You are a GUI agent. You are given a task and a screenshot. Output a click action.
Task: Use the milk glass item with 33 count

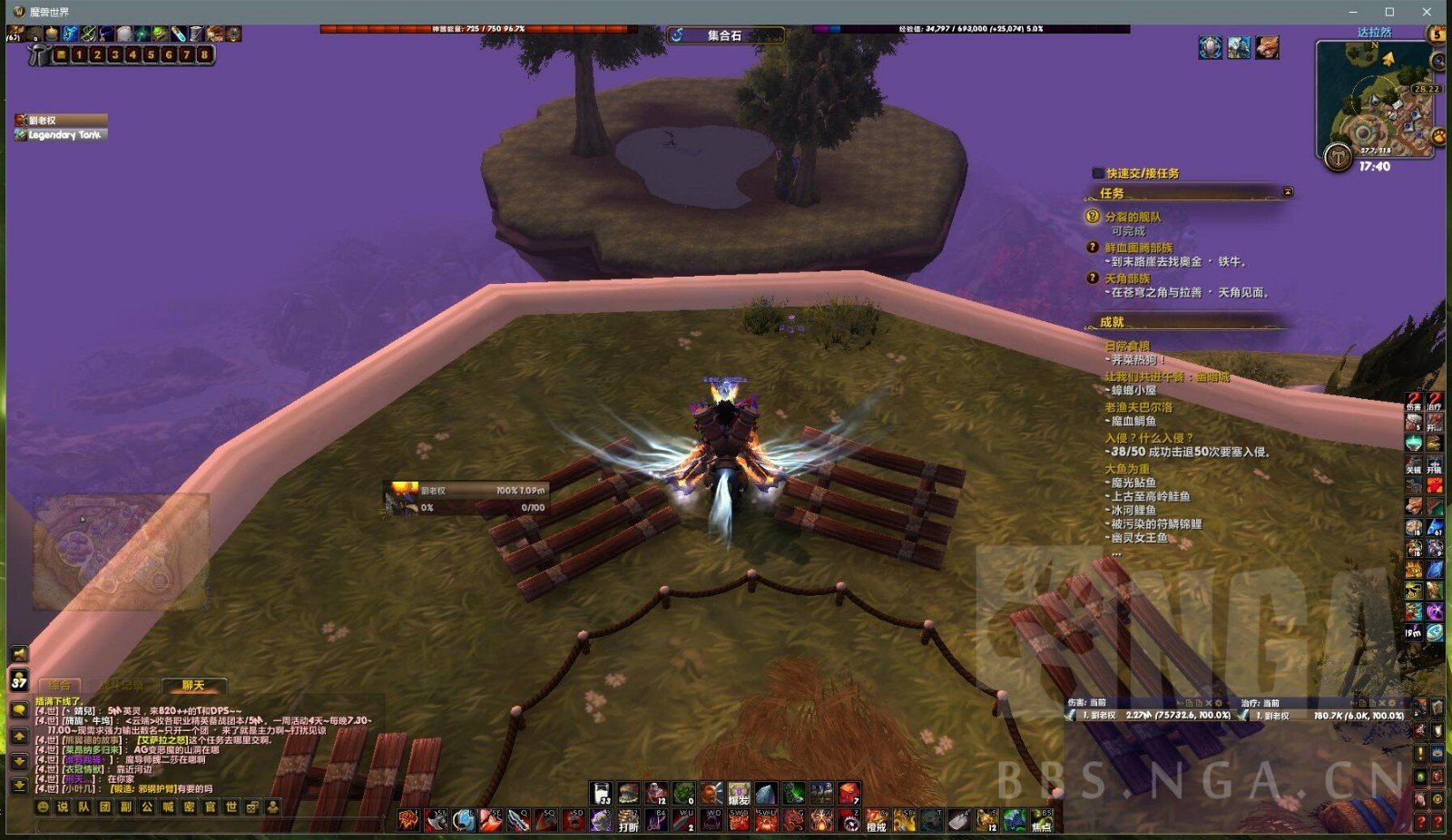602,794
